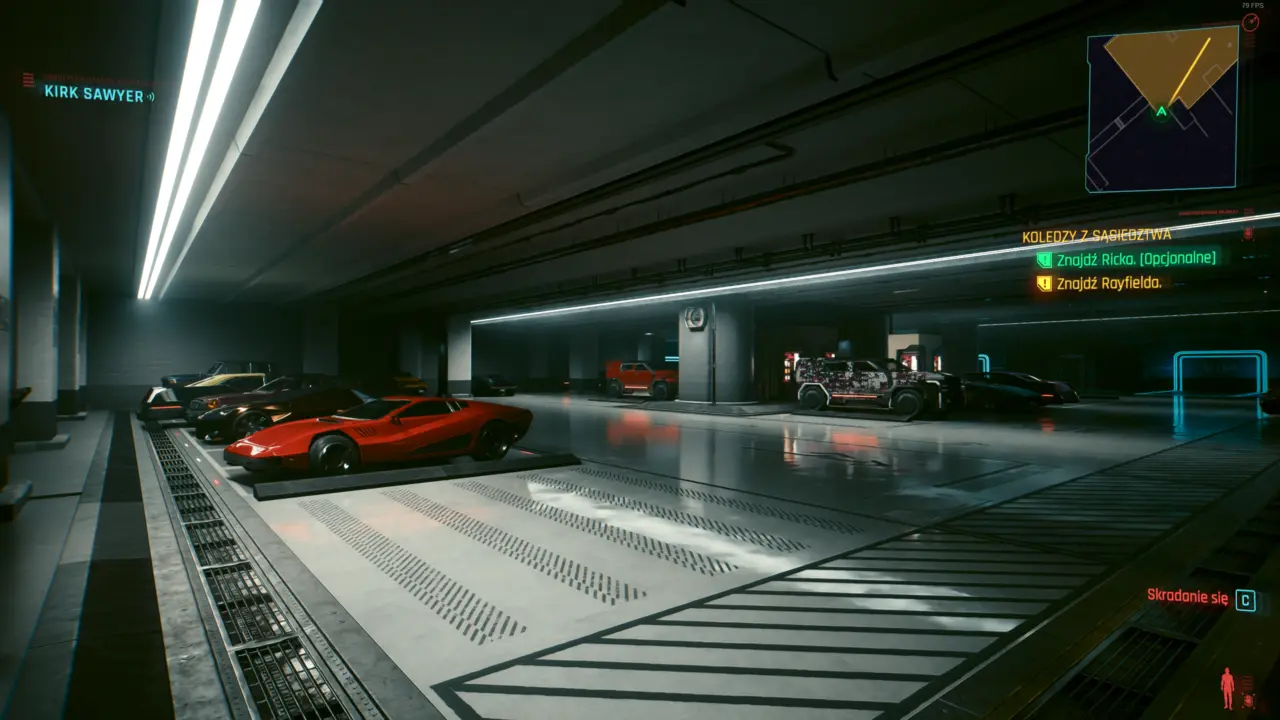Open the holocall speaker icon beside Kirk Sawyer
The height and width of the screenshot is (720, 1280).
click(x=151, y=97)
